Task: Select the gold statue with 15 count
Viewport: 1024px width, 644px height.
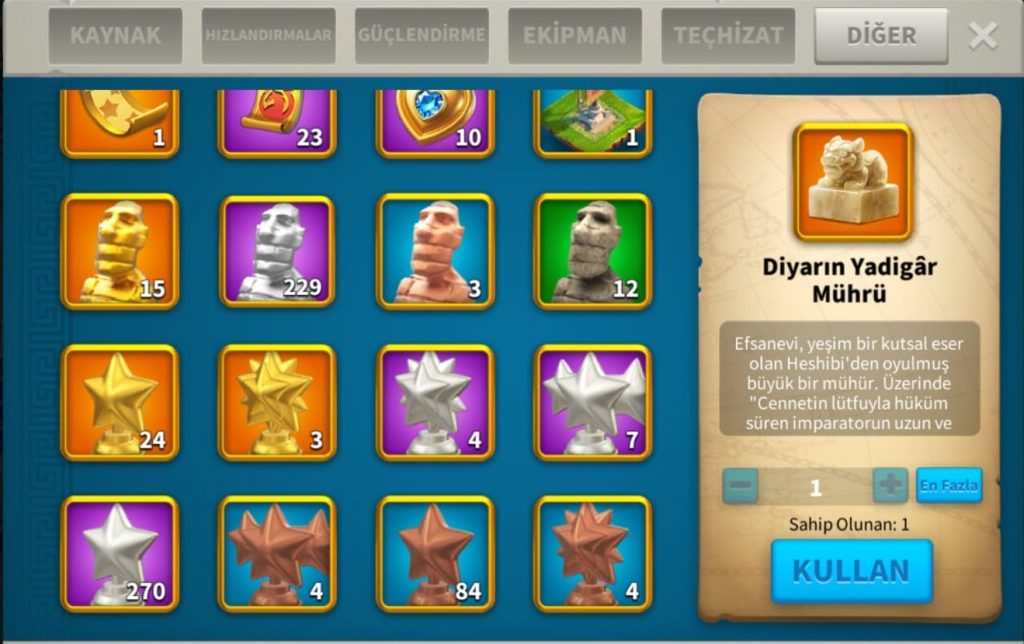Action: click(x=120, y=252)
